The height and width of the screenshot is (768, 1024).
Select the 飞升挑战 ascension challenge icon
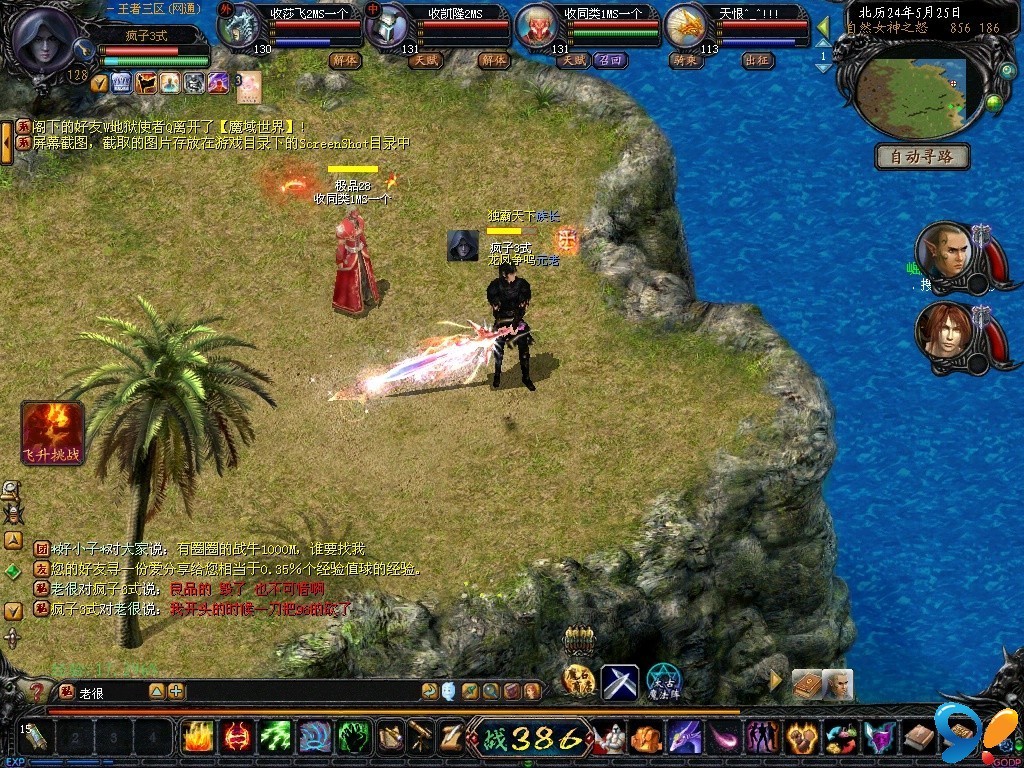(x=52, y=433)
